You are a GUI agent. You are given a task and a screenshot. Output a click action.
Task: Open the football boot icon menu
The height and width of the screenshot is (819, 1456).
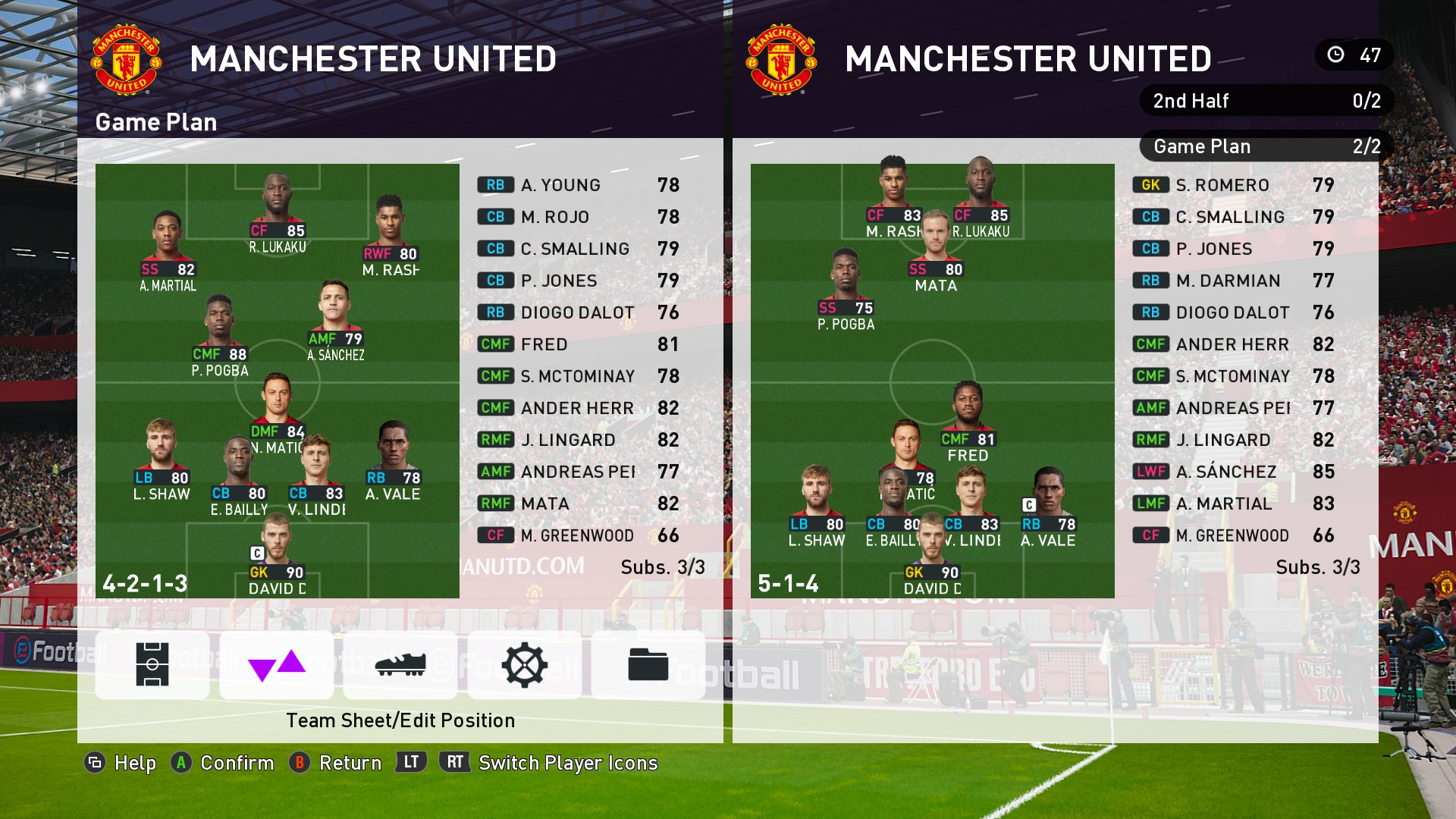click(400, 665)
